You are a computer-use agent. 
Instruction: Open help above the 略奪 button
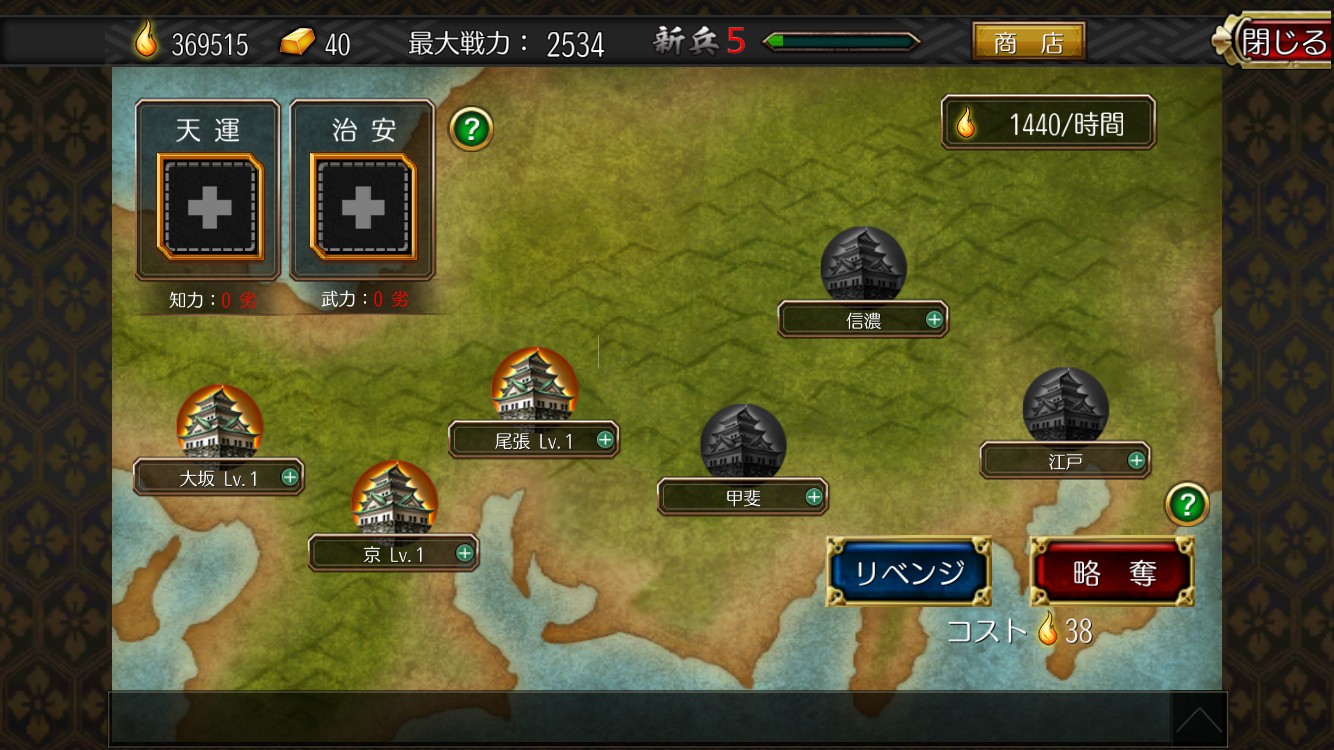pos(1187,505)
